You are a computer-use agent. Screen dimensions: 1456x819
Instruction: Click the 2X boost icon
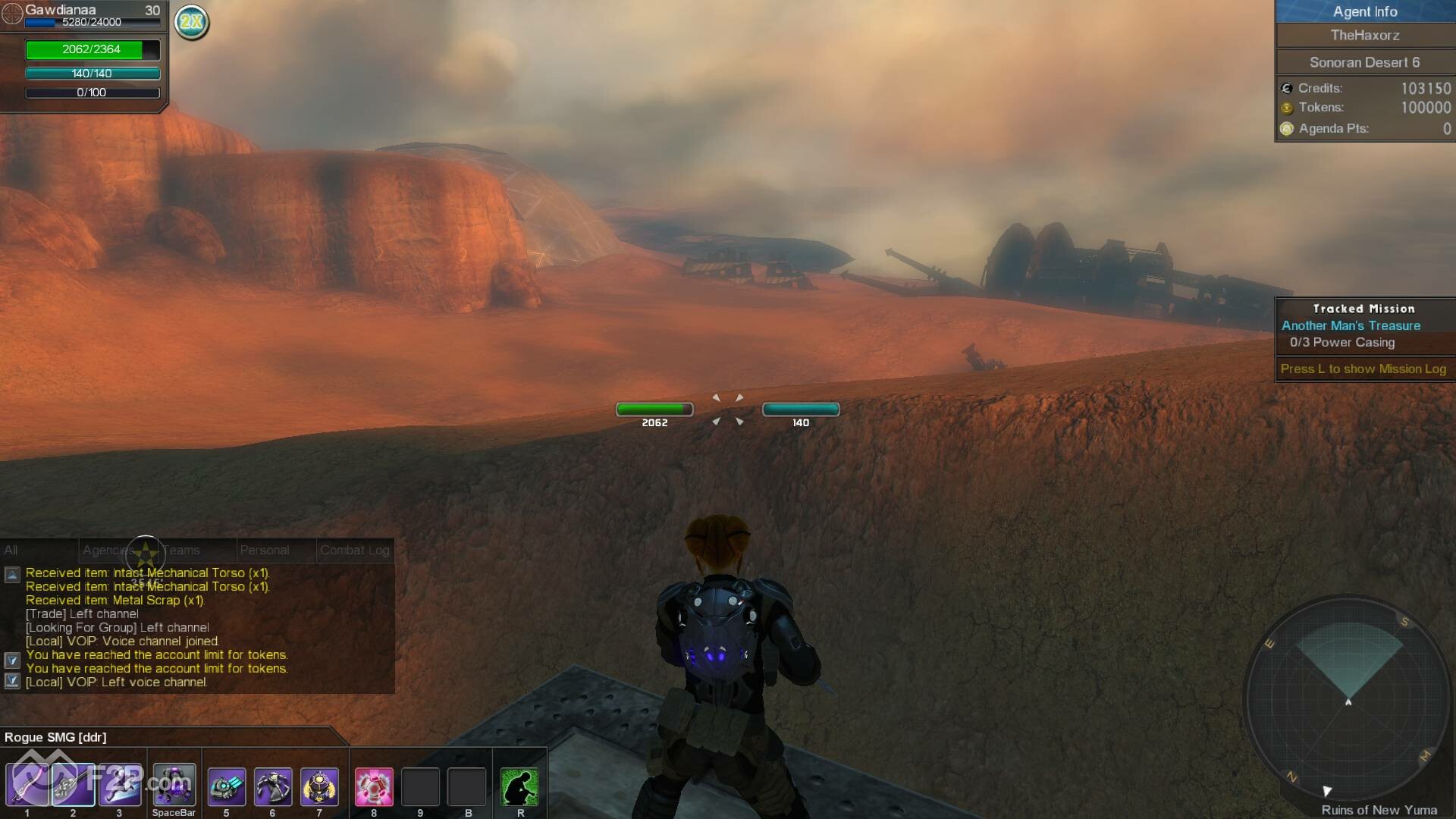pos(192,21)
